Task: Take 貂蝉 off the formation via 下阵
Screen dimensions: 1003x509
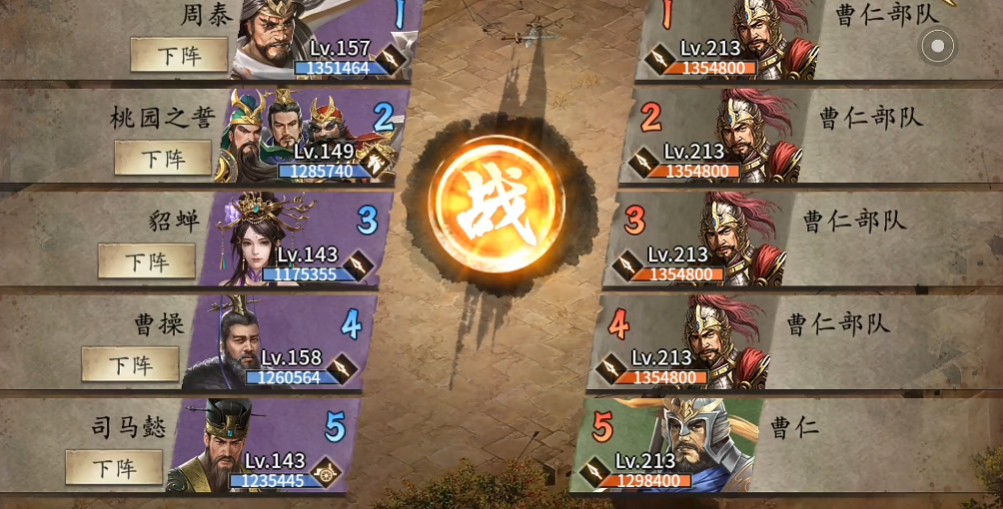Action: 147,262
